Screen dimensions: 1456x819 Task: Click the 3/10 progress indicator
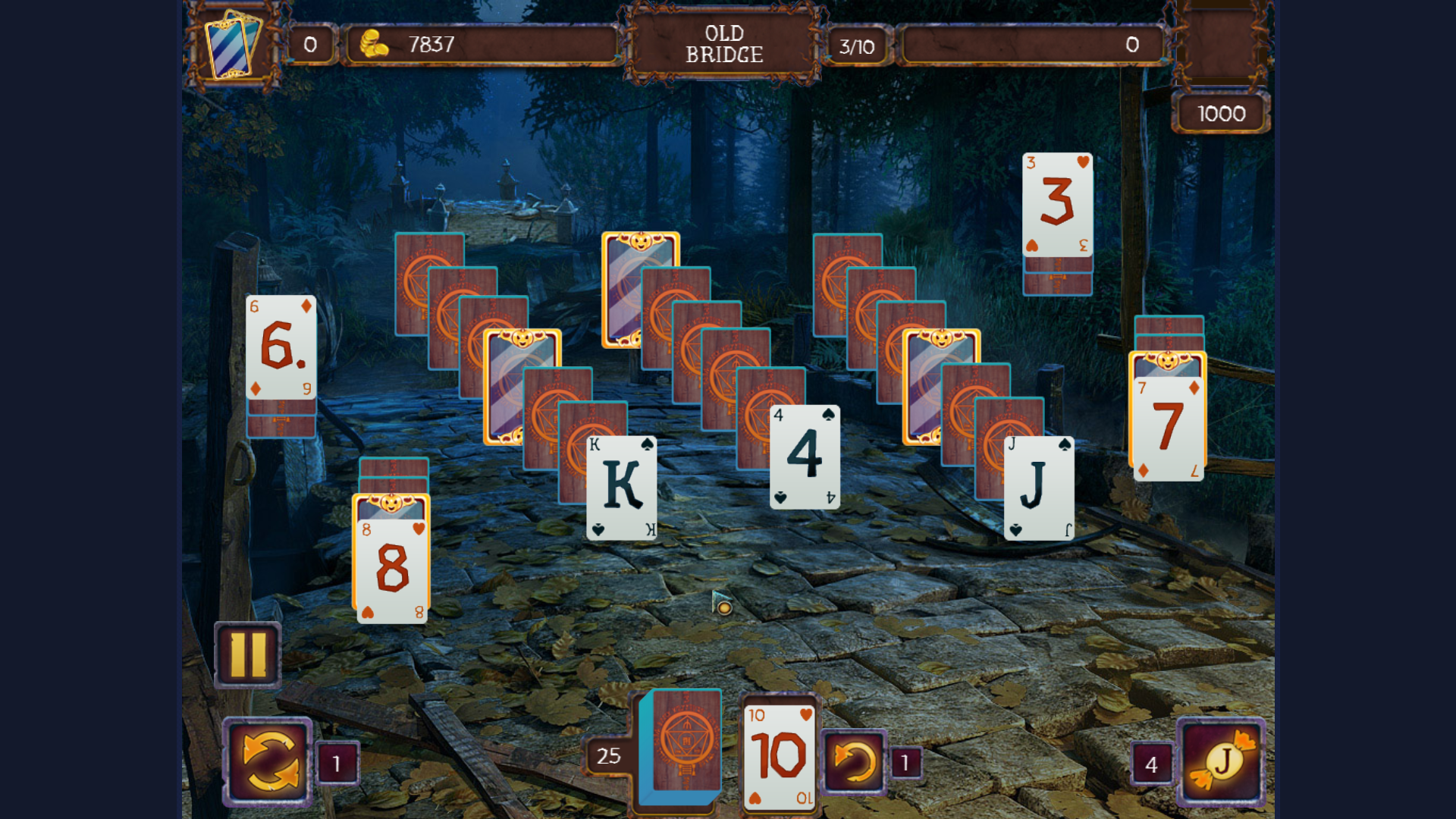pyautogui.click(x=858, y=46)
